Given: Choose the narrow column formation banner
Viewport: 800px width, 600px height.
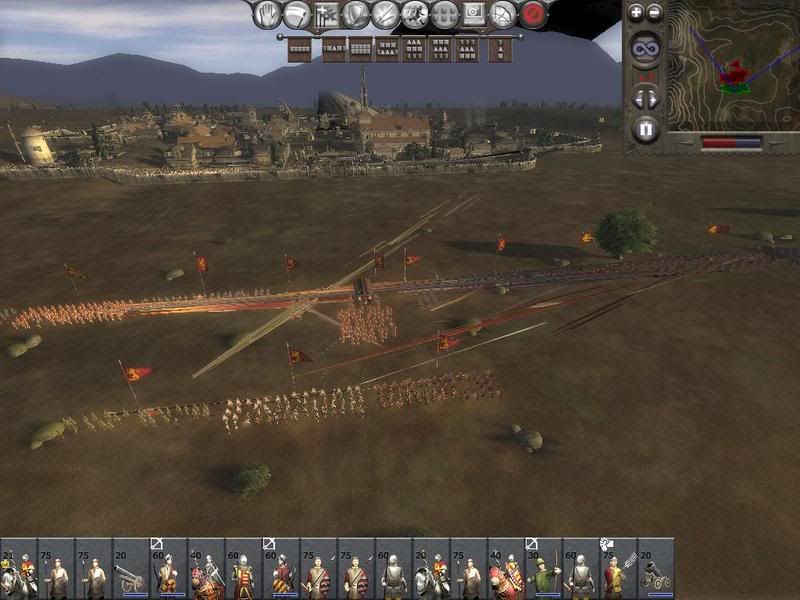Looking at the screenshot, I should (x=500, y=49).
